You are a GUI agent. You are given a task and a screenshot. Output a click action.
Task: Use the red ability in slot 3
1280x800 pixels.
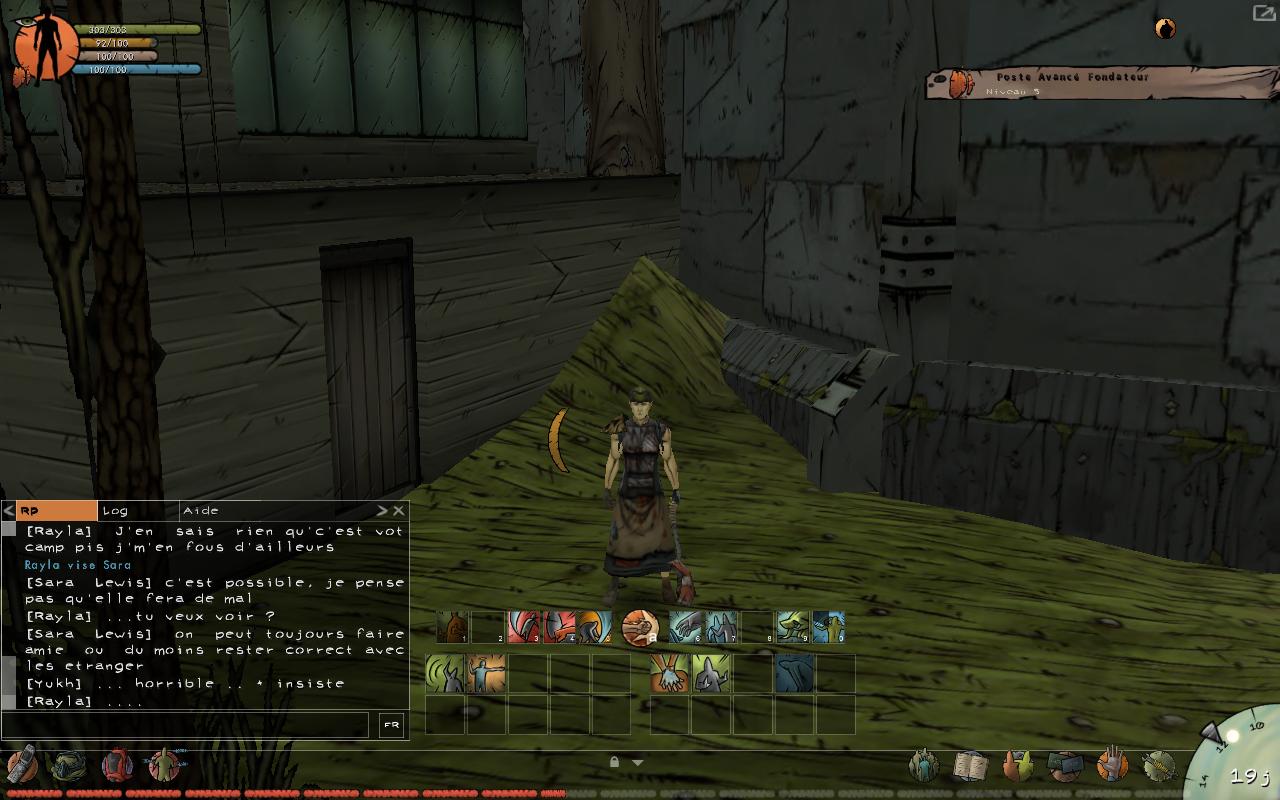(x=522, y=627)
